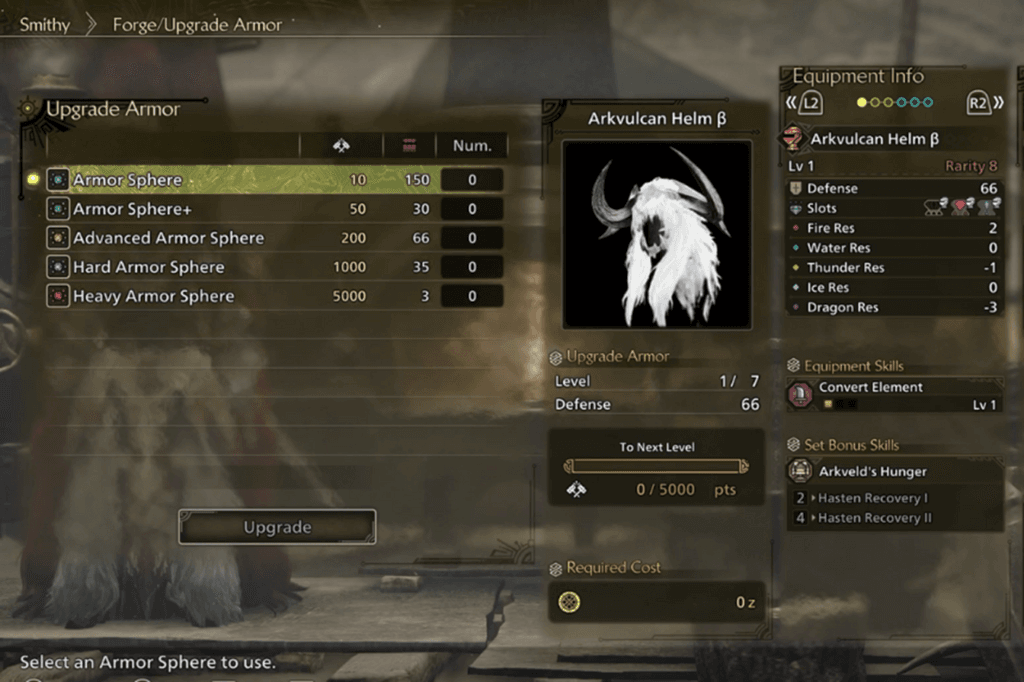
Task: Click the Upgrade button
Action: (x=277, y=527)
